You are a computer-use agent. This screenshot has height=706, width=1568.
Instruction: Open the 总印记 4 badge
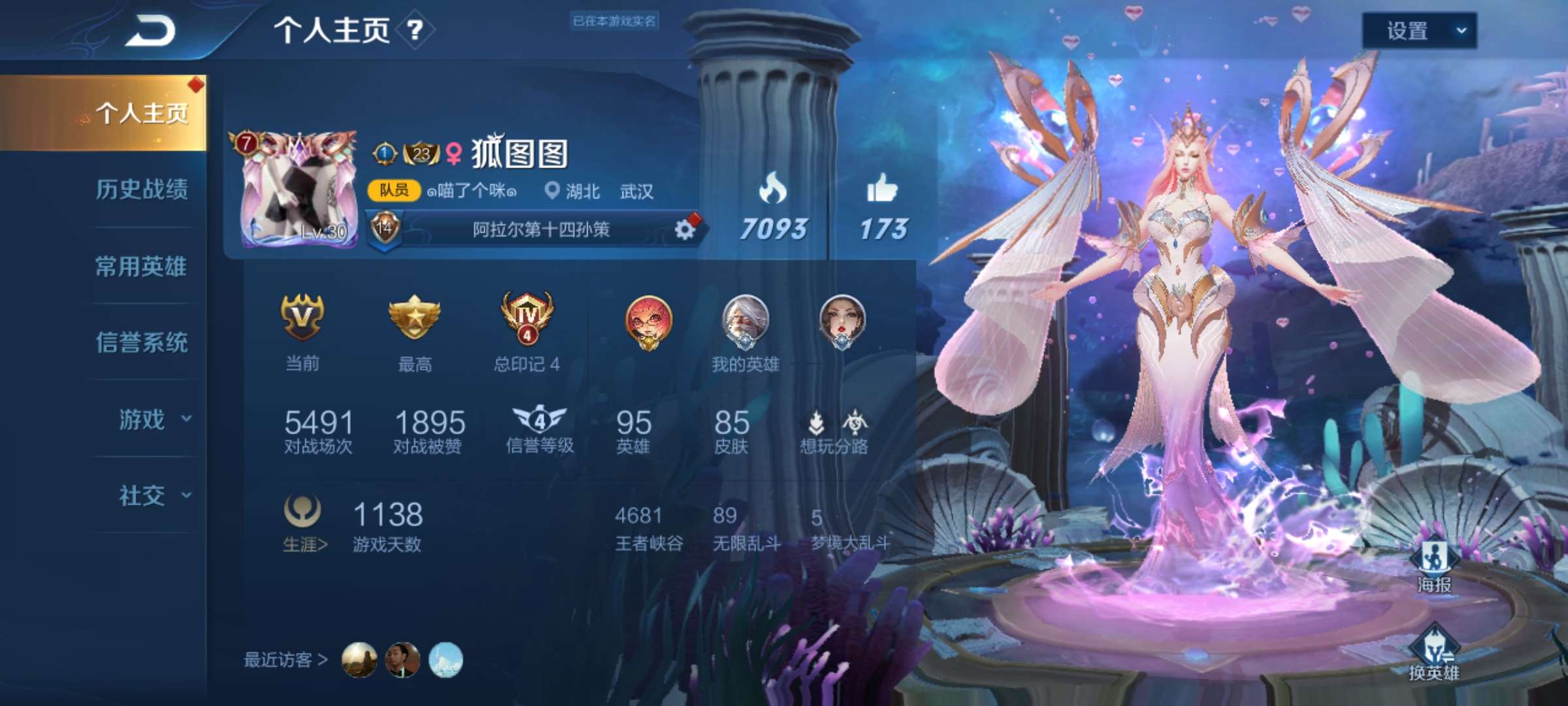pos(527,318)
